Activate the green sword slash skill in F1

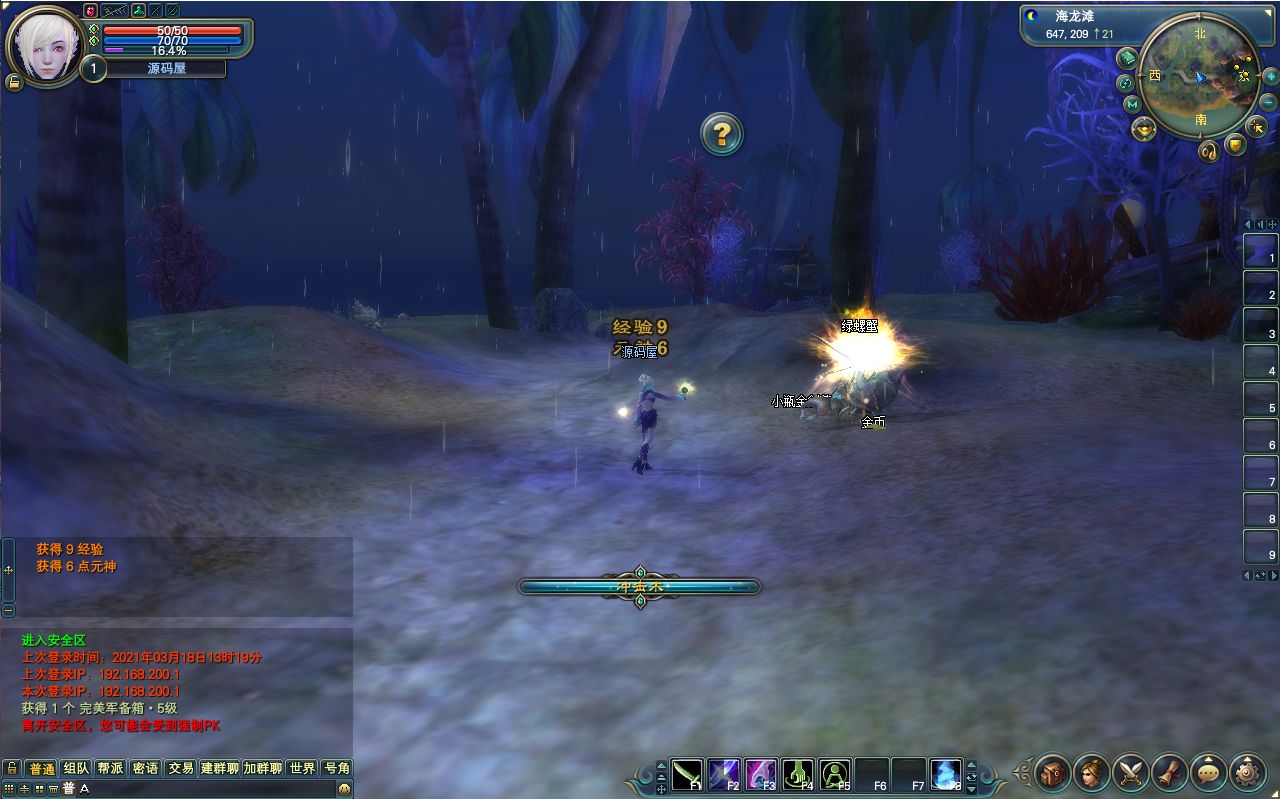tap(687, 773)
